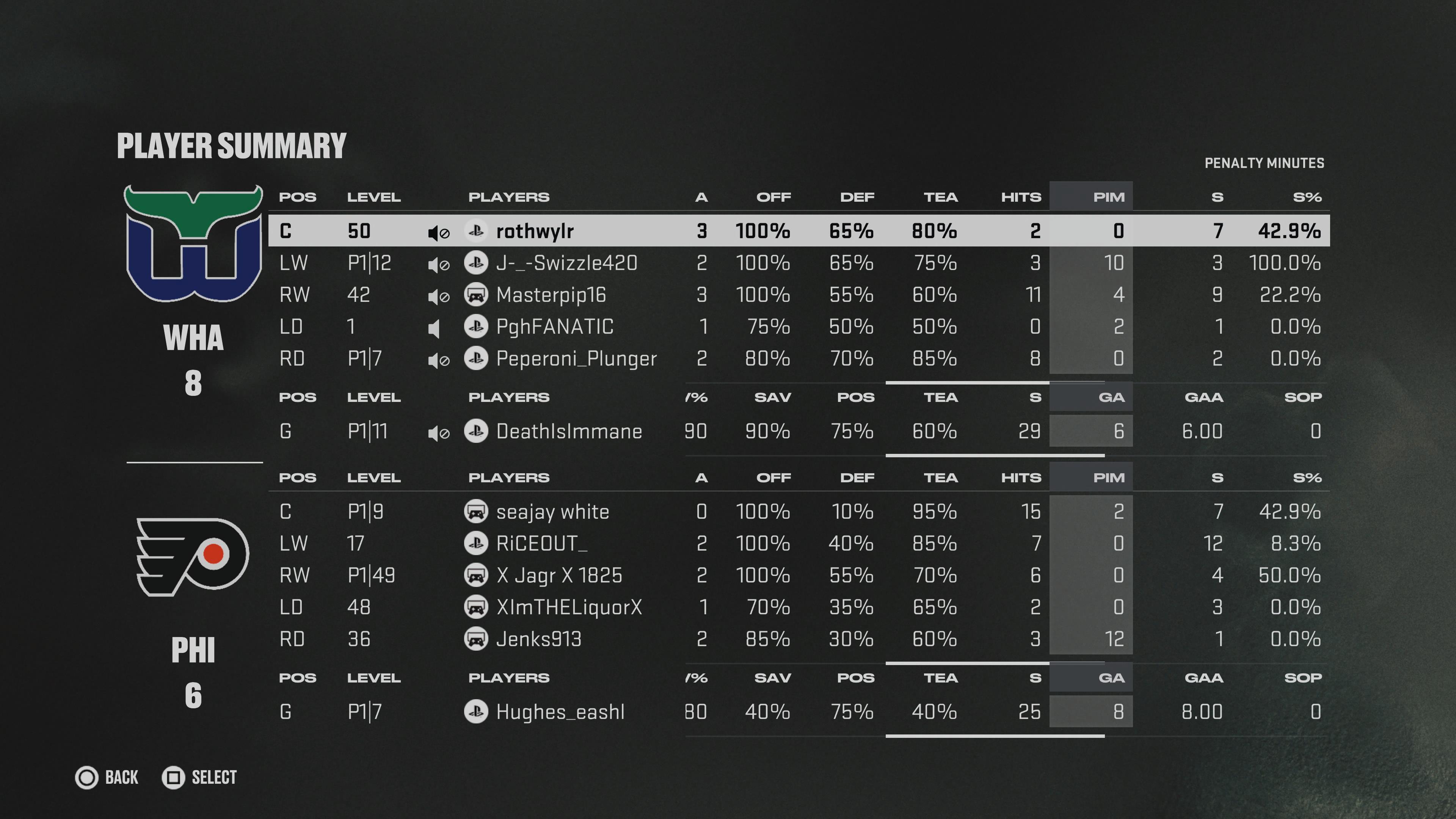The image size is (1456, 819).
Task: Toggle the muted speaker icon beside rothwylr
Action: [x=438, y=232]
